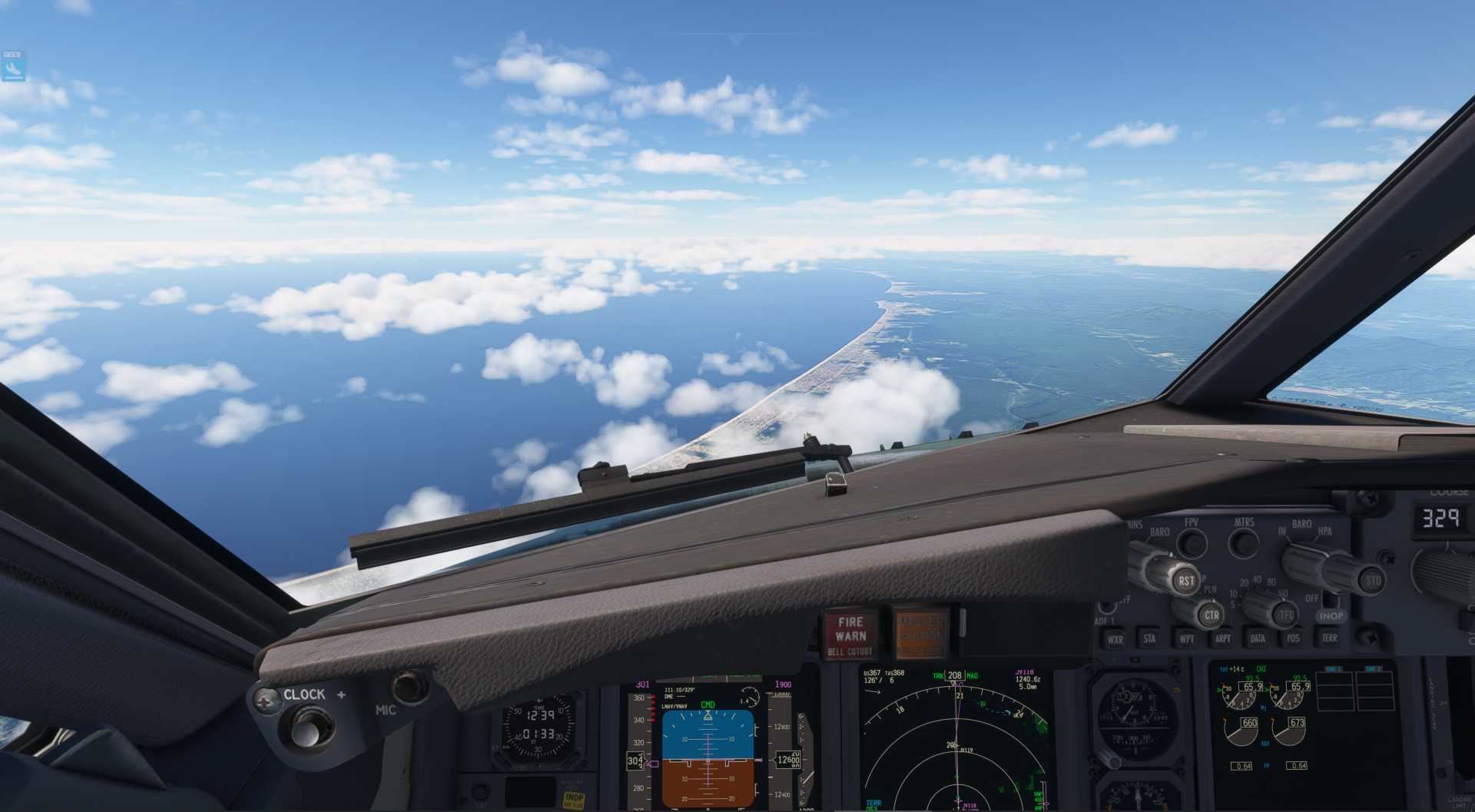The height and width of the screenshot is (812, 1475).
Task: Push the FIRE WARN bell cutout light
Action: point(851,635)
